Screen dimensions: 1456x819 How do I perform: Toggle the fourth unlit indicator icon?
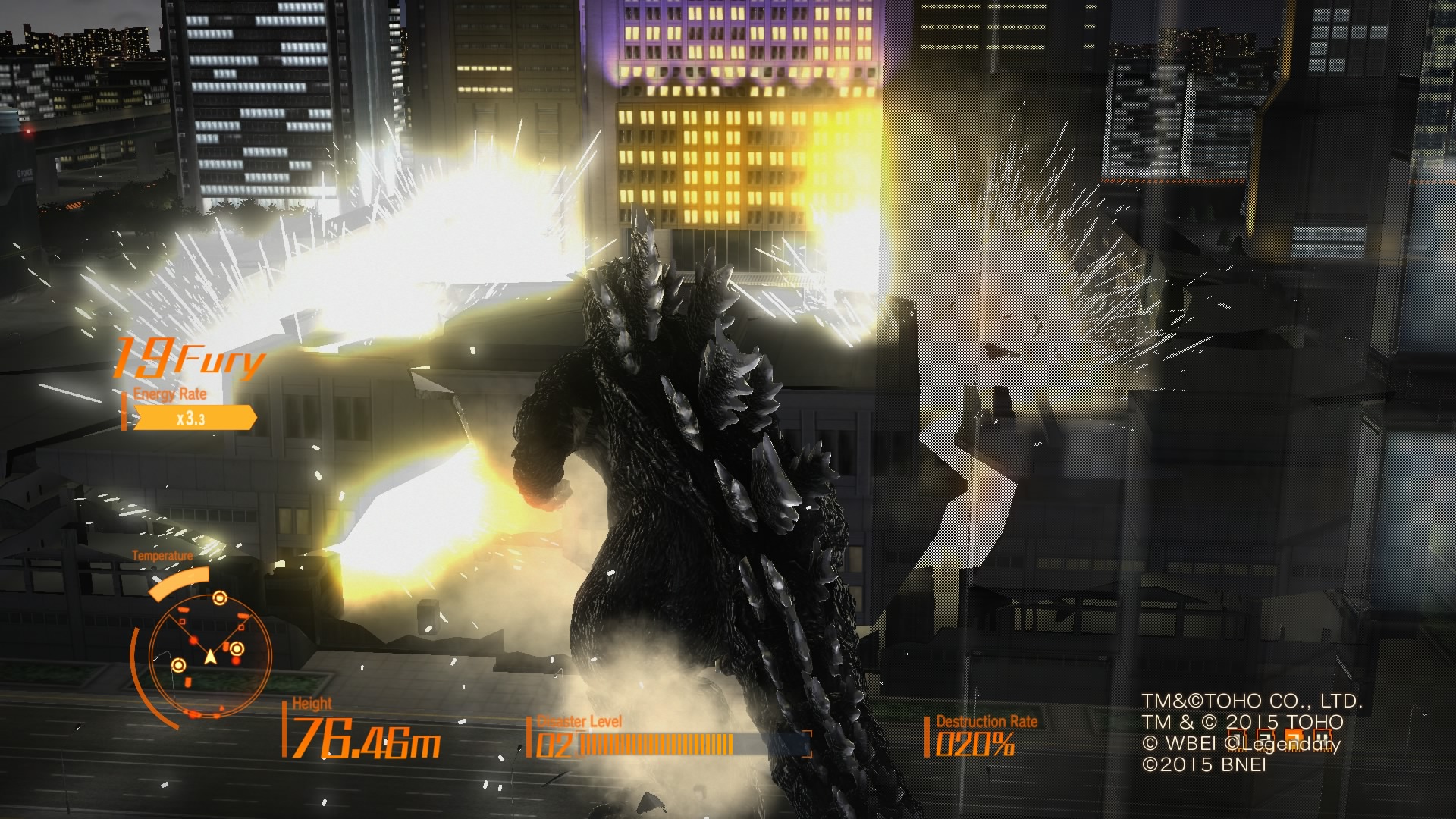coord(1323,739)
